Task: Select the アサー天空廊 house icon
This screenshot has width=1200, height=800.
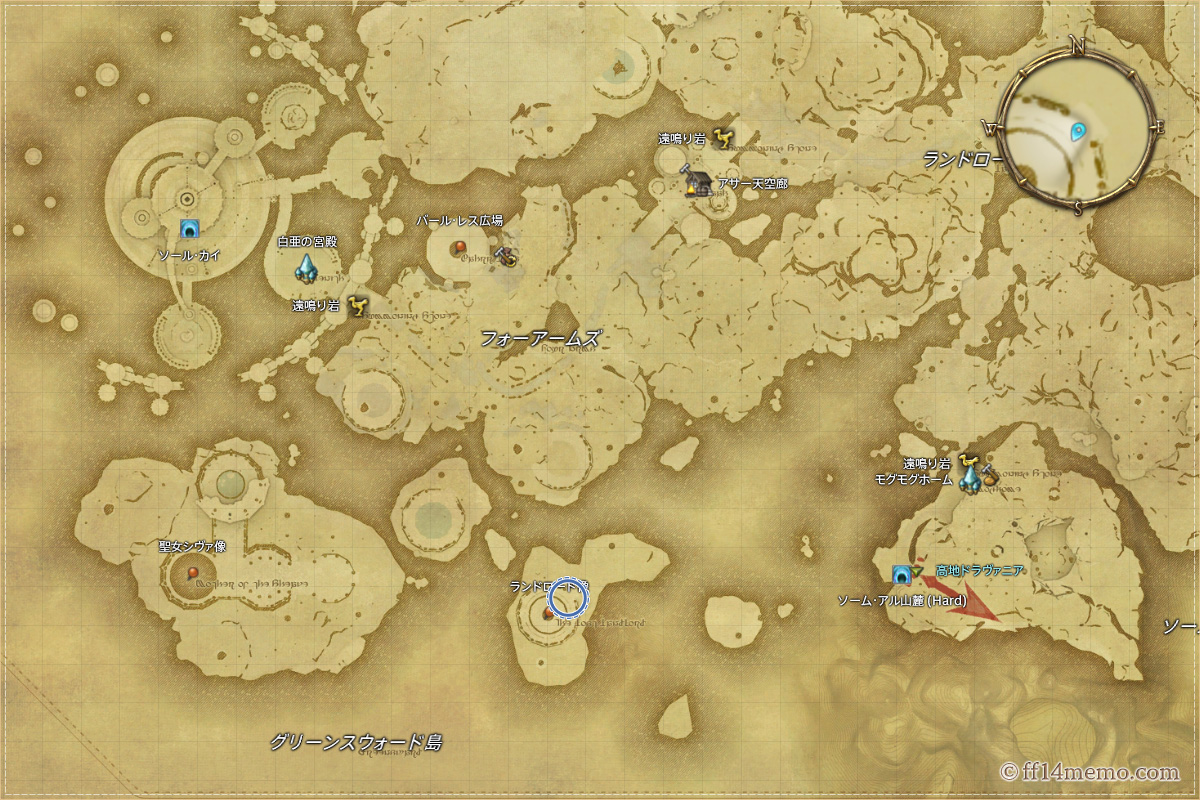Action: tap(698, 183)
